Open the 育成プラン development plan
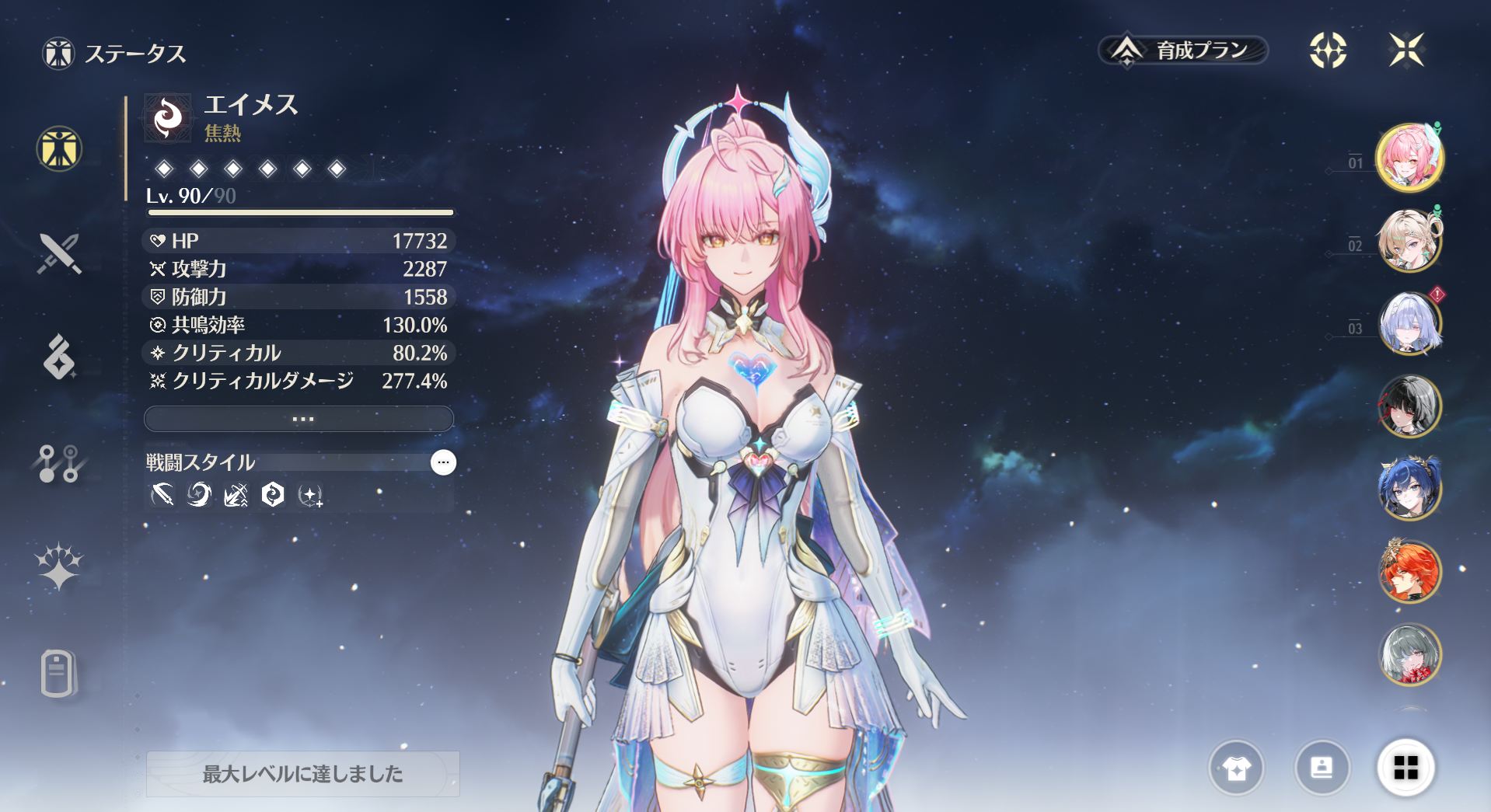Image resolution: width=1491 pixels, height=812 pixels. (x=1183, y=51)
